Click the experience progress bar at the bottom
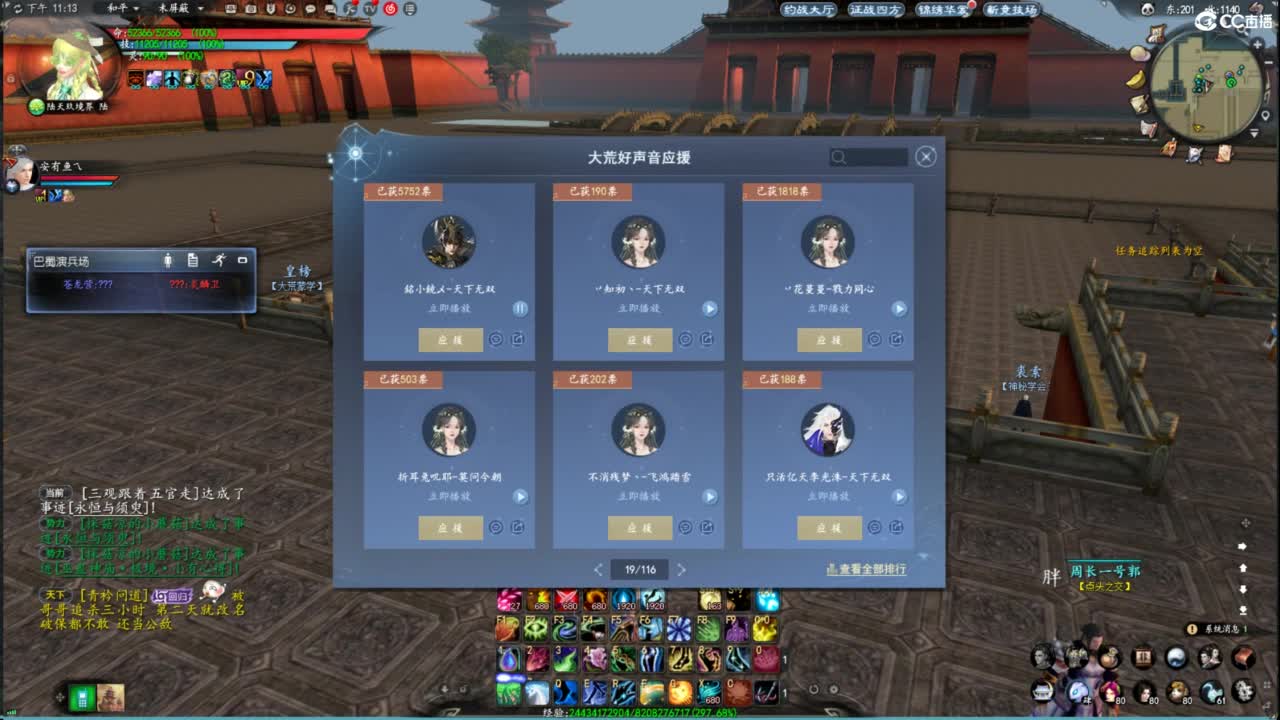 [x=640, y=713]
